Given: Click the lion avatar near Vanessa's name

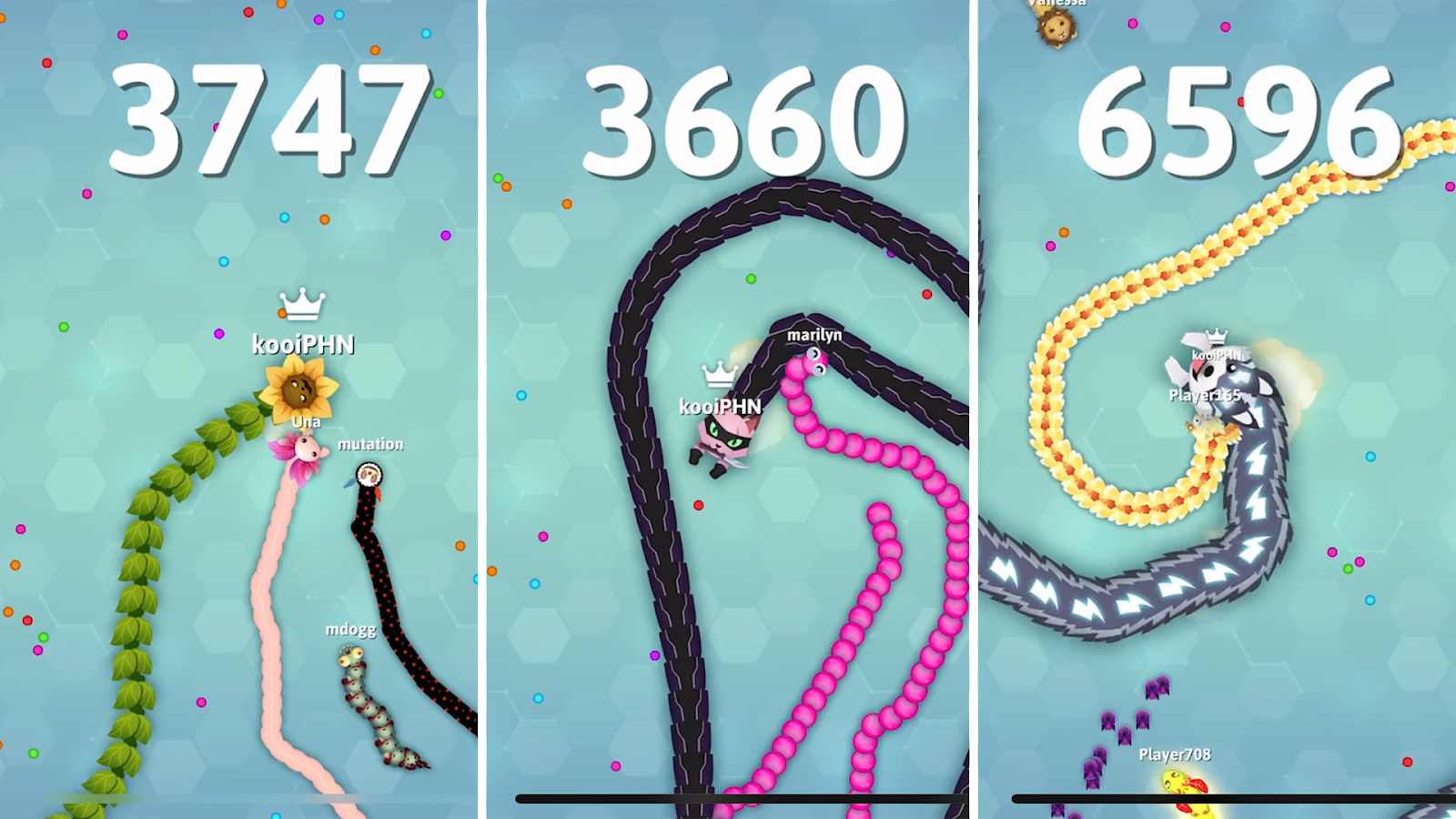Looking at the screenshot, I should (1054, 32).
